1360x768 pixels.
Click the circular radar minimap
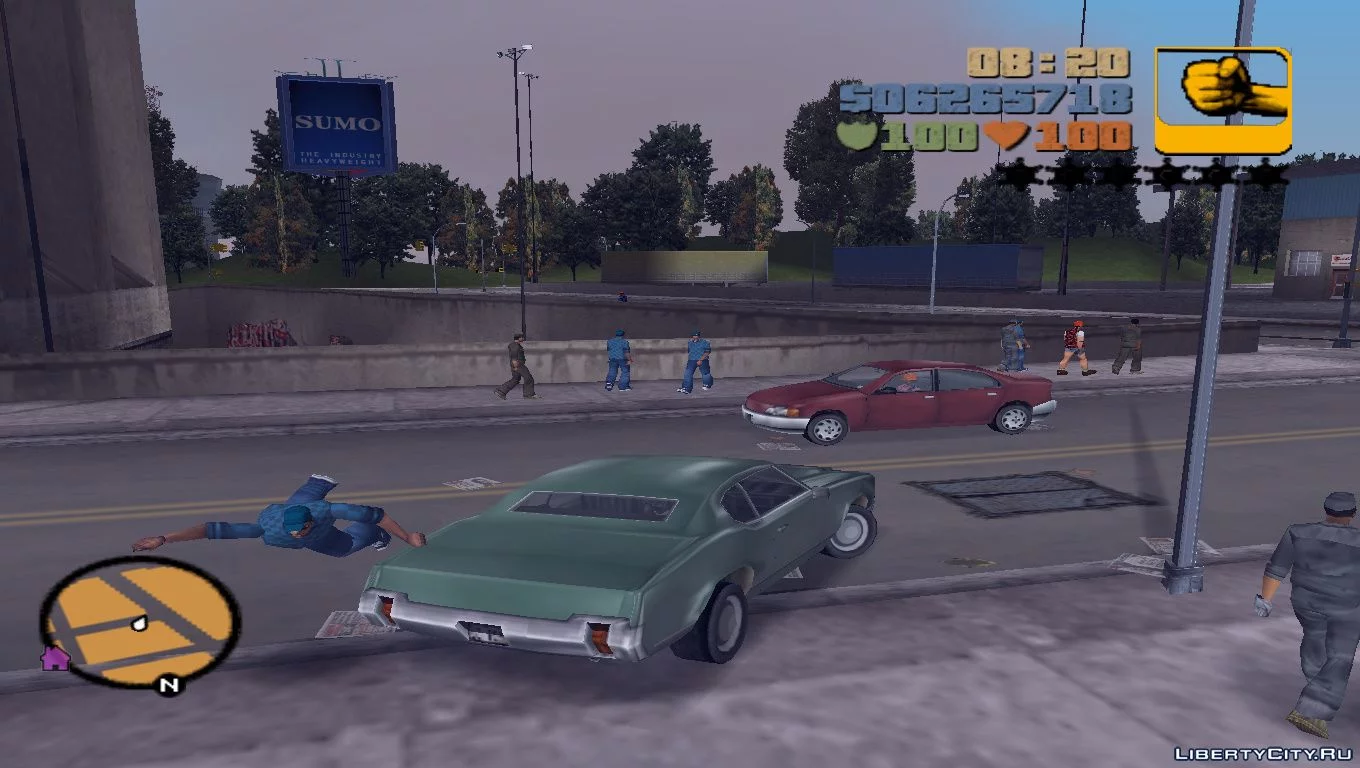pyautogui.click(x=139, y=620)
